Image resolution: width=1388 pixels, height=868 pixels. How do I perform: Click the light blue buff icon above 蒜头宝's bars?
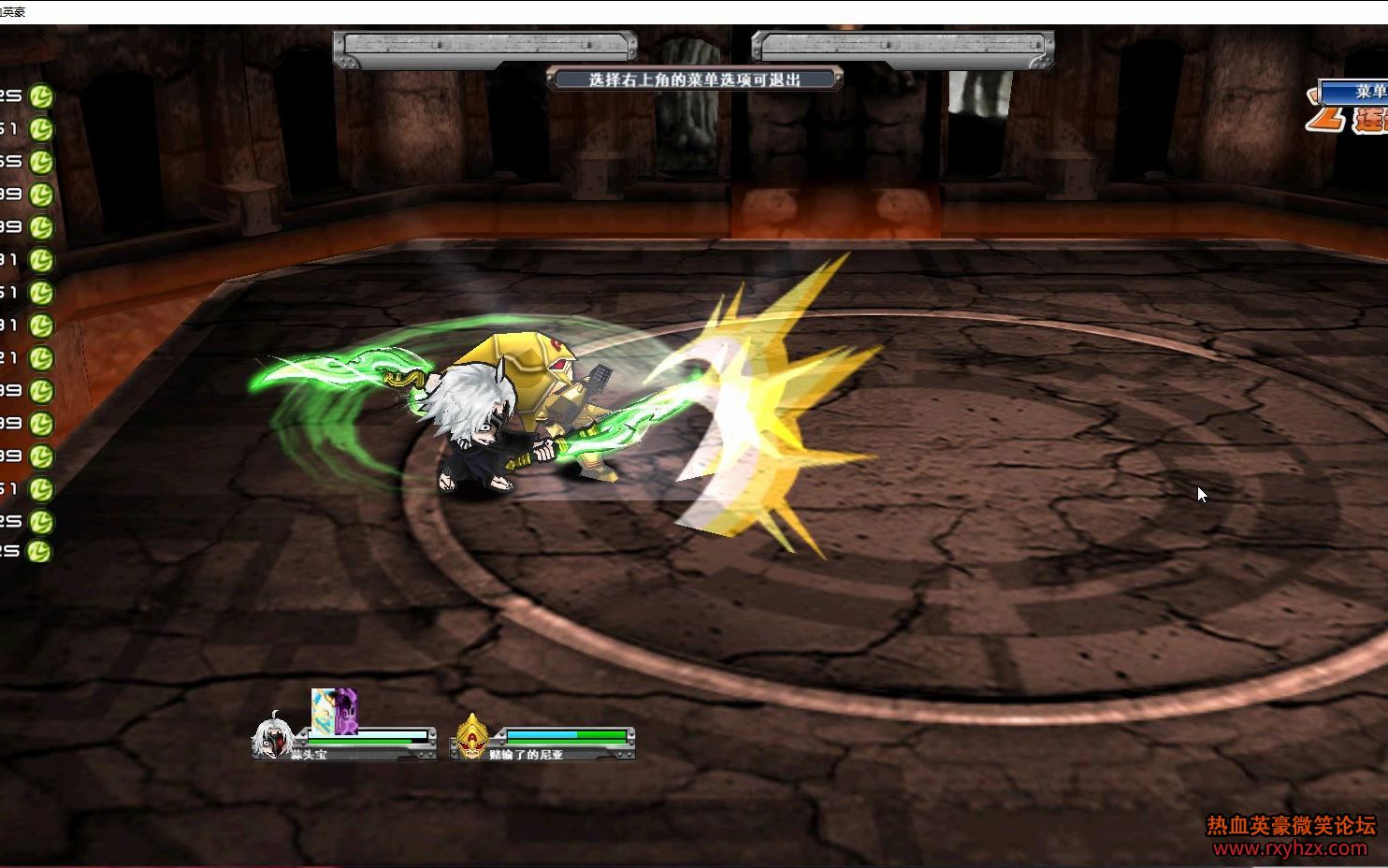[x=324, y=711]
